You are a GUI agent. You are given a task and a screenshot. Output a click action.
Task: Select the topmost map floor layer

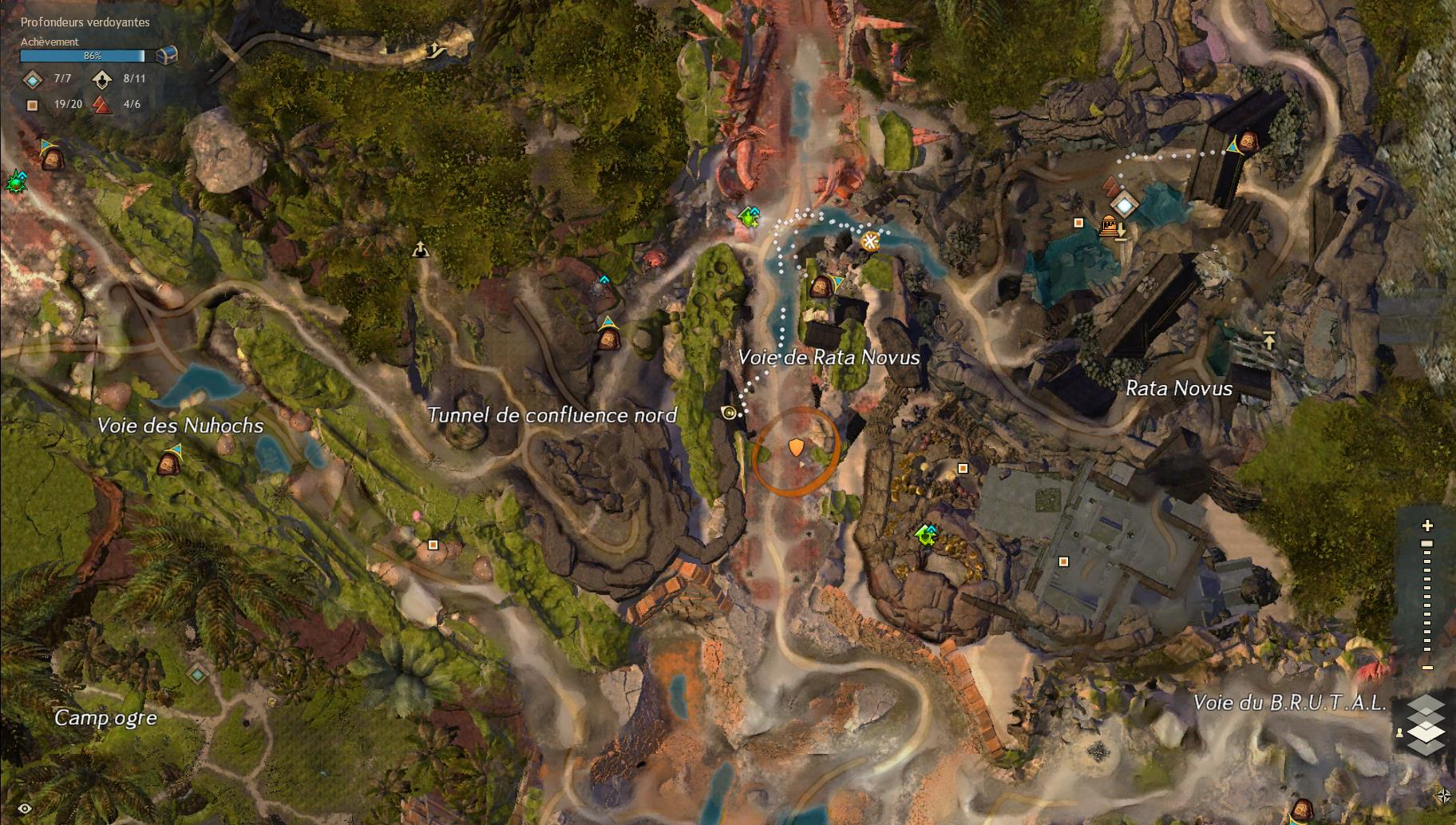[x=1426, y=705]
